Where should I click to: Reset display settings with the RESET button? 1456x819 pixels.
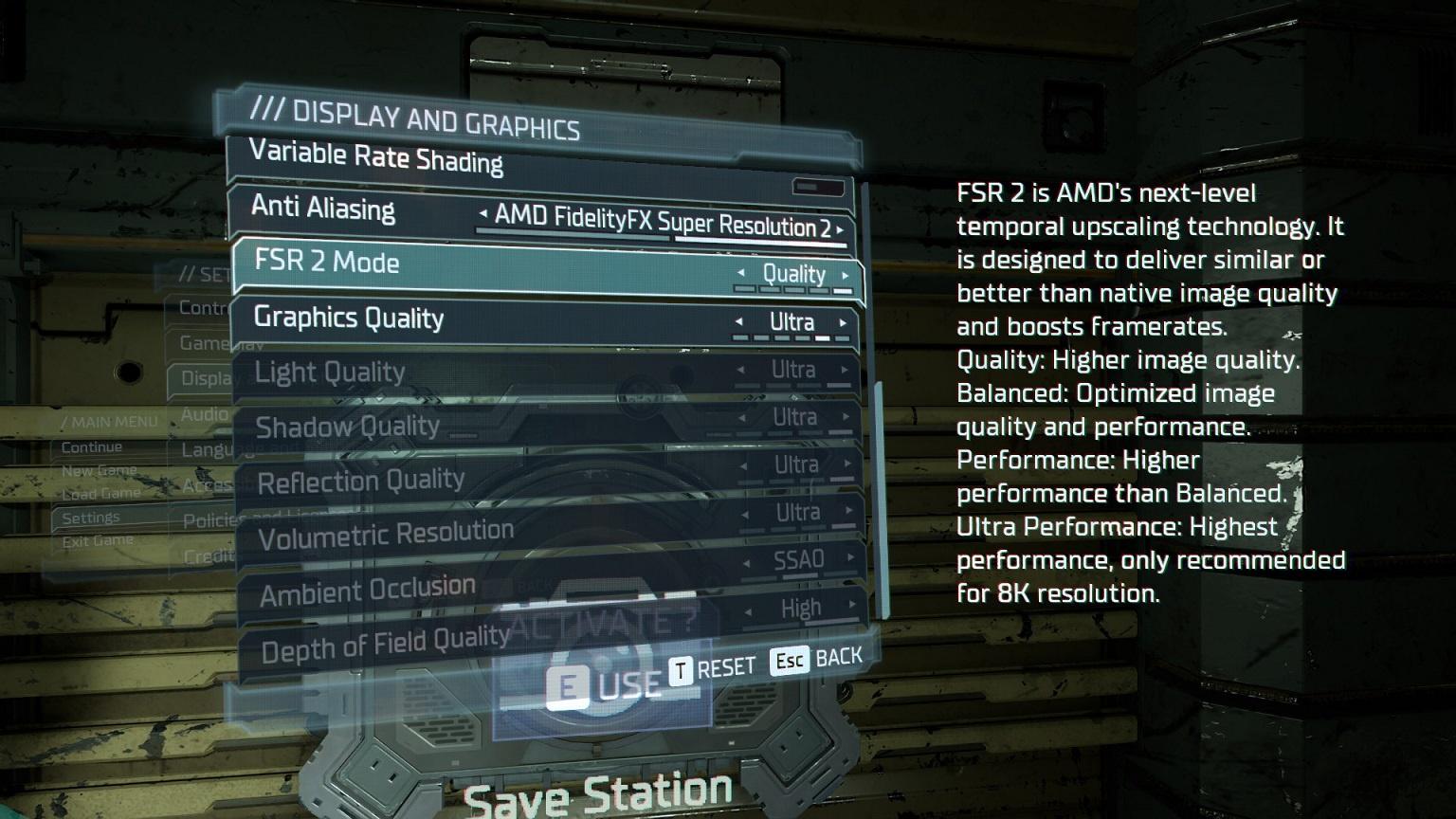[713, 669]
